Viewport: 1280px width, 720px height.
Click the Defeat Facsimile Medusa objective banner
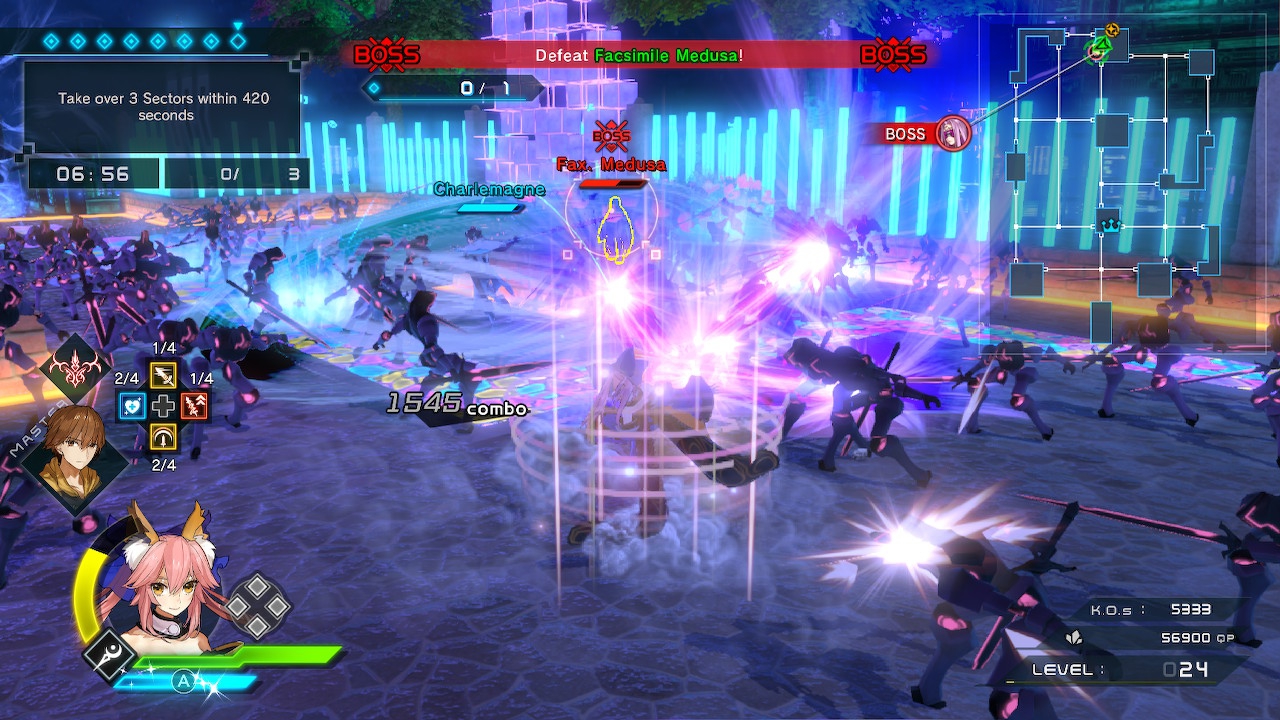(639, 55)
